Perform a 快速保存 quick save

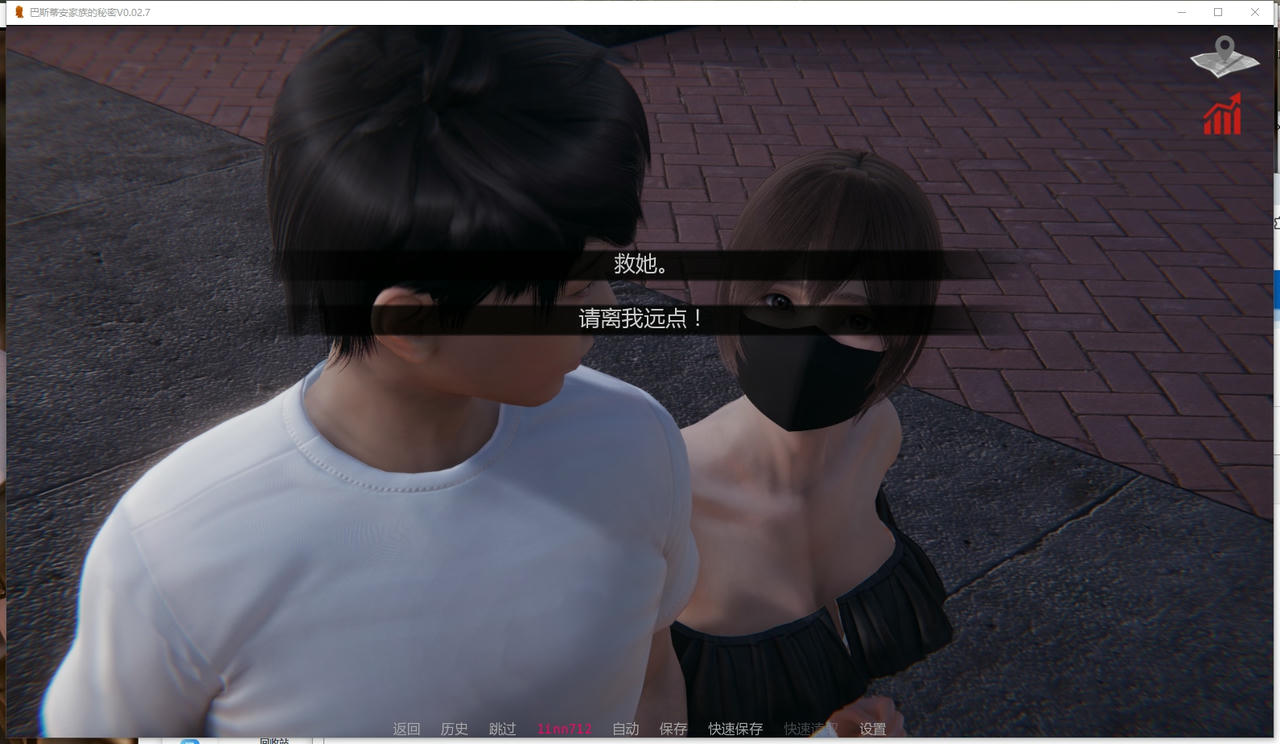pyautogui.click(x=734, y=729)
